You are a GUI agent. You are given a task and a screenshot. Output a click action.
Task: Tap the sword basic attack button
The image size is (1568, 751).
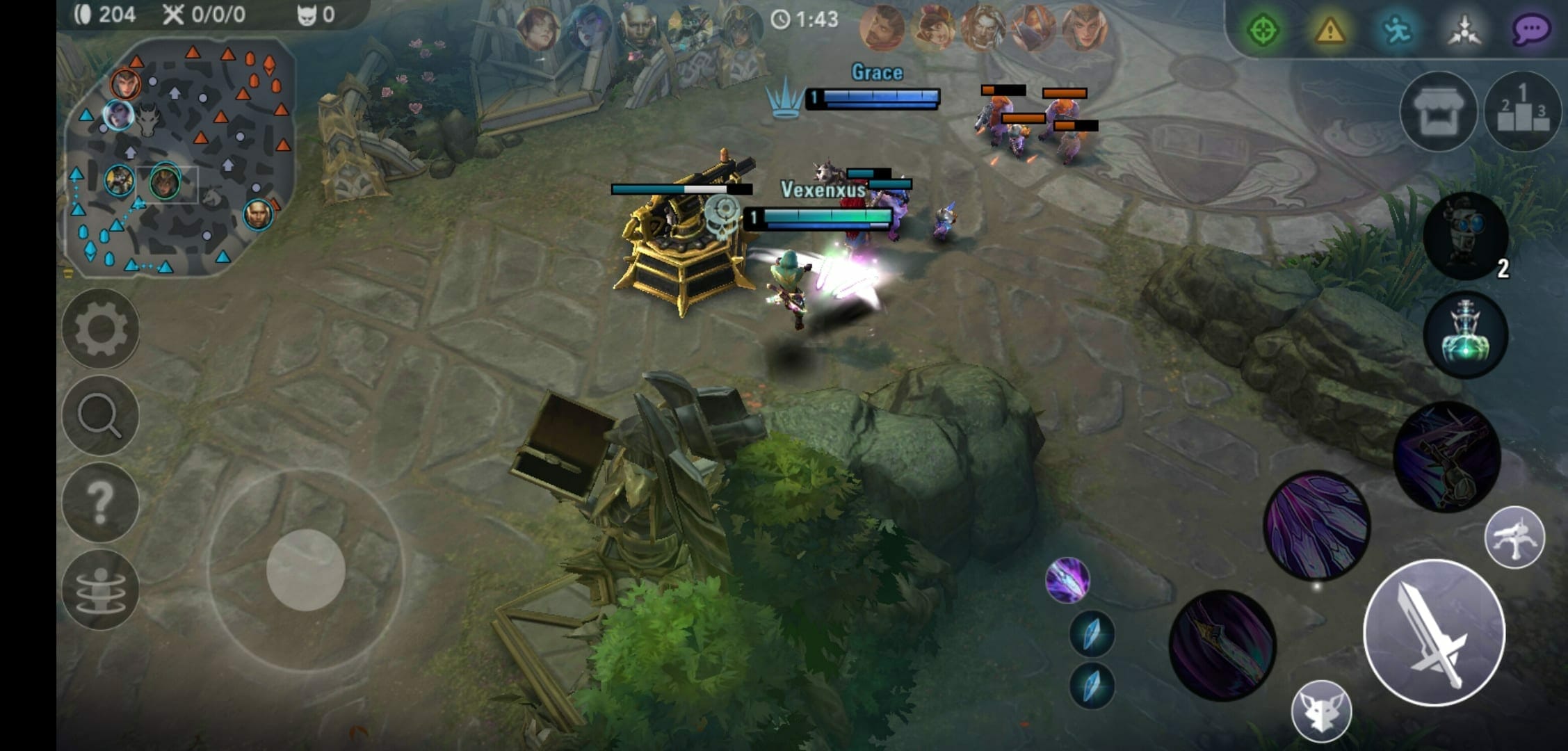1434,632
